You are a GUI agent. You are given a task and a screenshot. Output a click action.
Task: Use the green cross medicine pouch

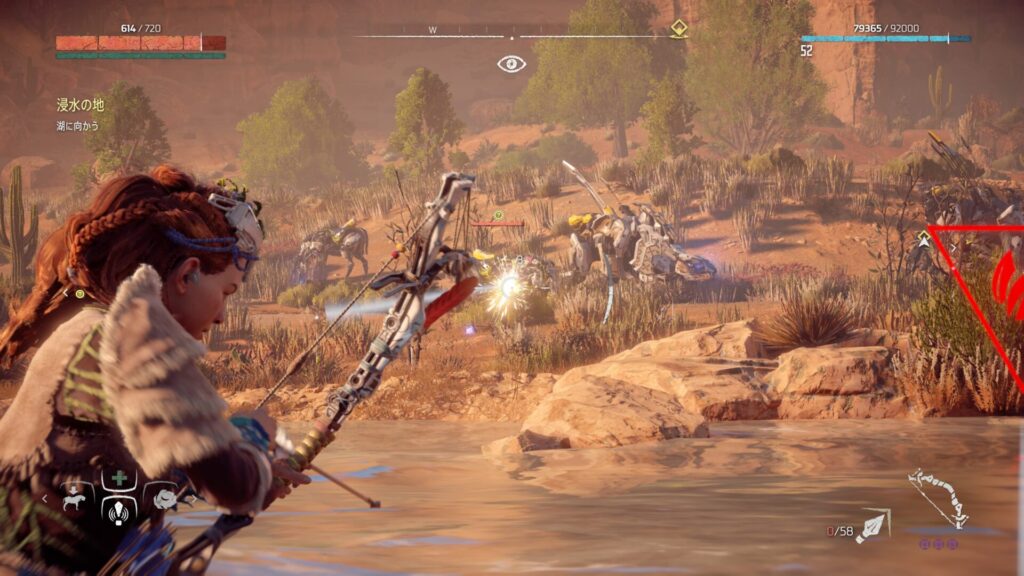119,478
